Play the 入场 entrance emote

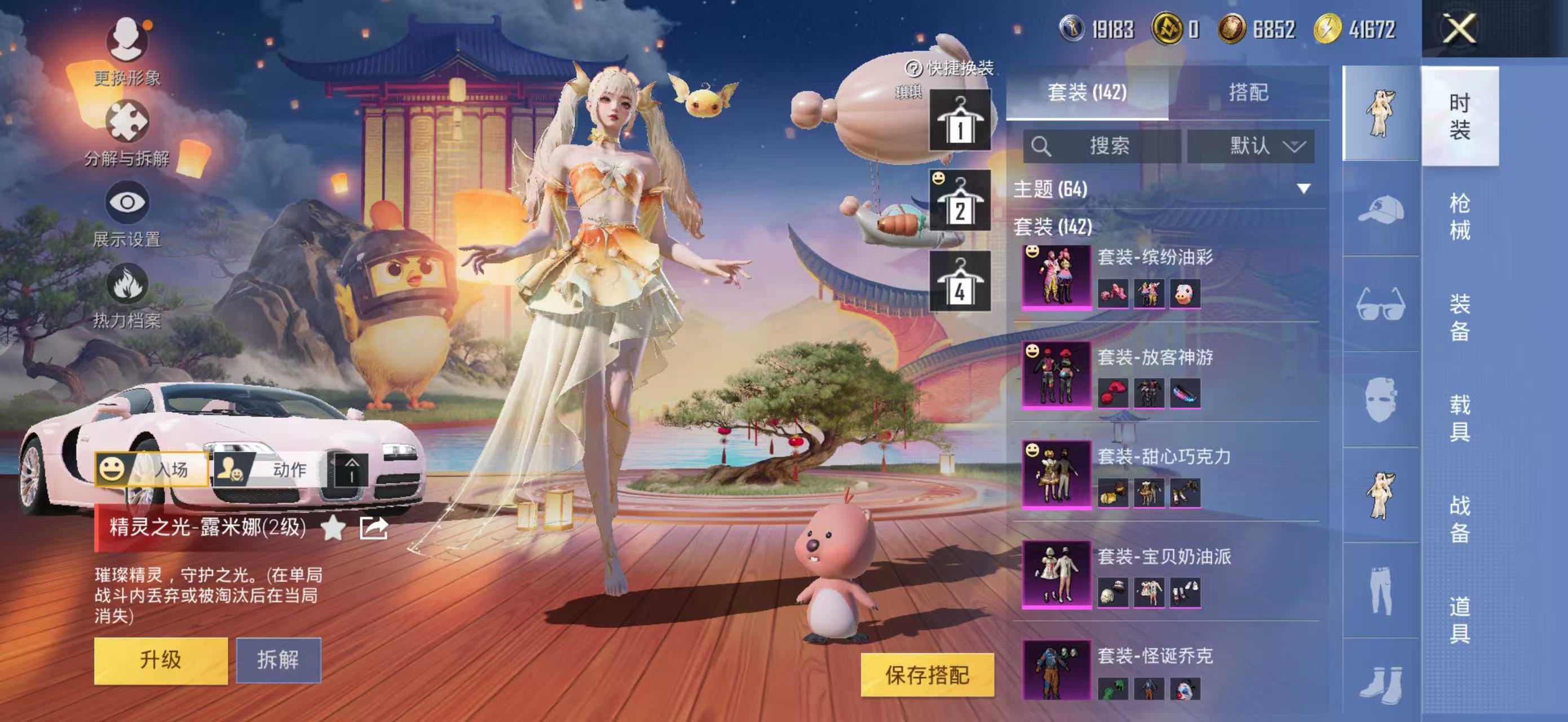click(x=152, y=469)
